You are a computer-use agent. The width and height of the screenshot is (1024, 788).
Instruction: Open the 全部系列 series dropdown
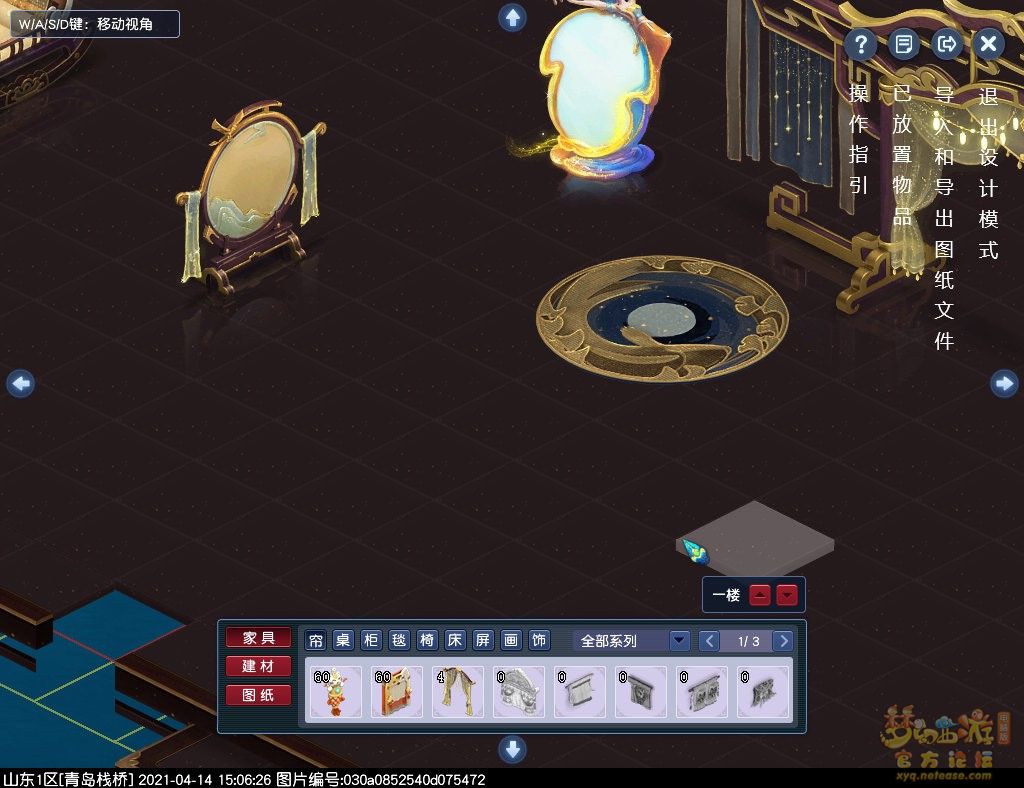coord(679,641)
